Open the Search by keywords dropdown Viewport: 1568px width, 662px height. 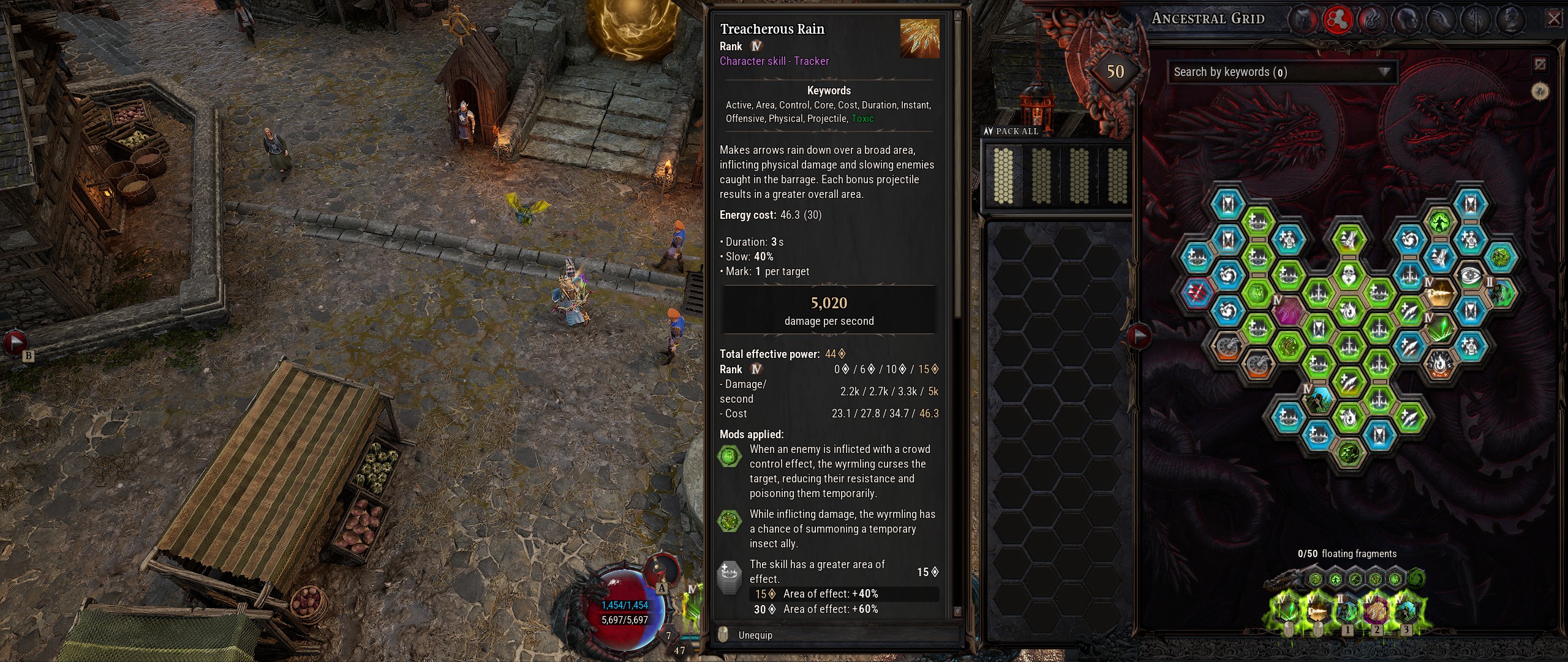point(1282,72)
